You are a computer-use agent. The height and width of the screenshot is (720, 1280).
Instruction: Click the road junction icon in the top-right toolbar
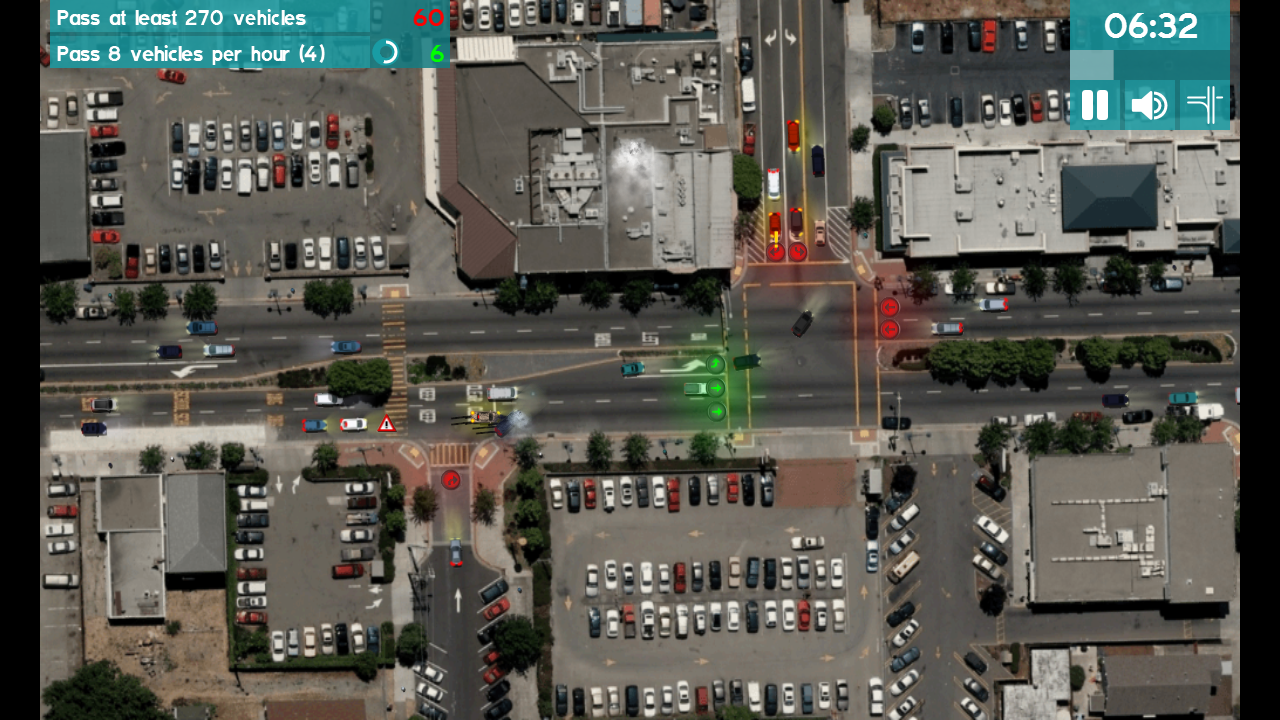(1204, 104)
